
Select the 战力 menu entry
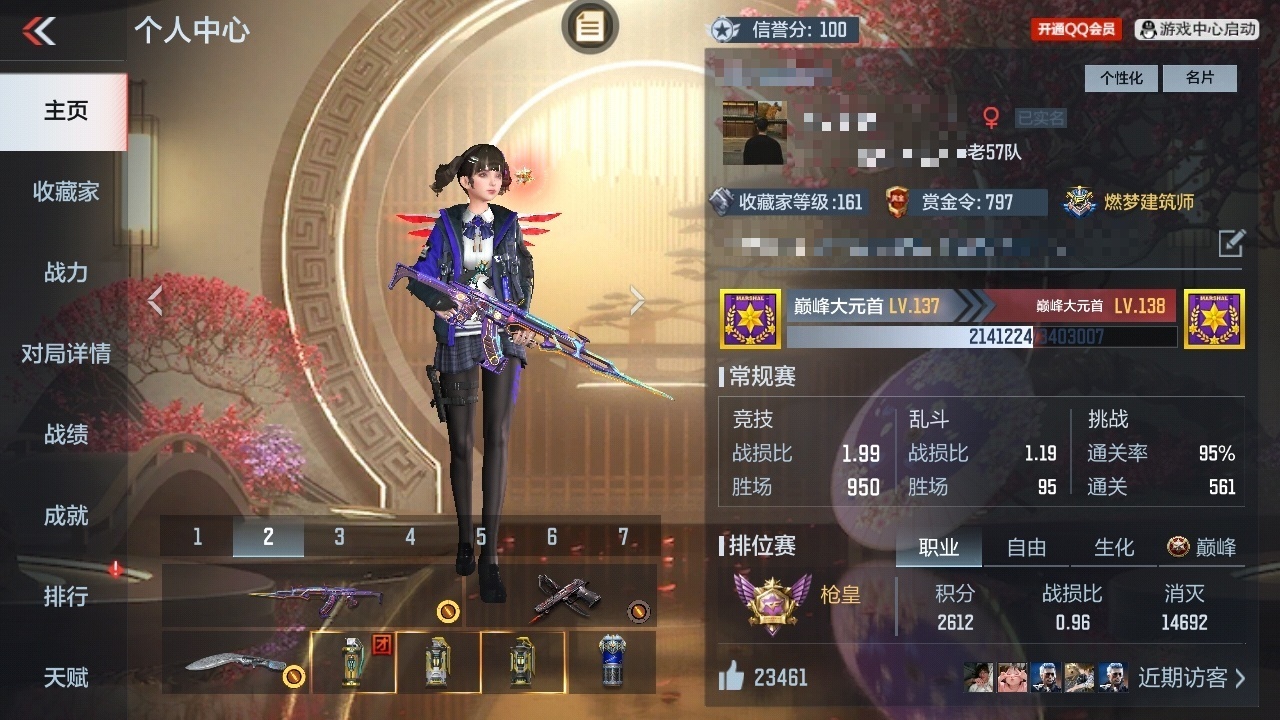point(65,272)
